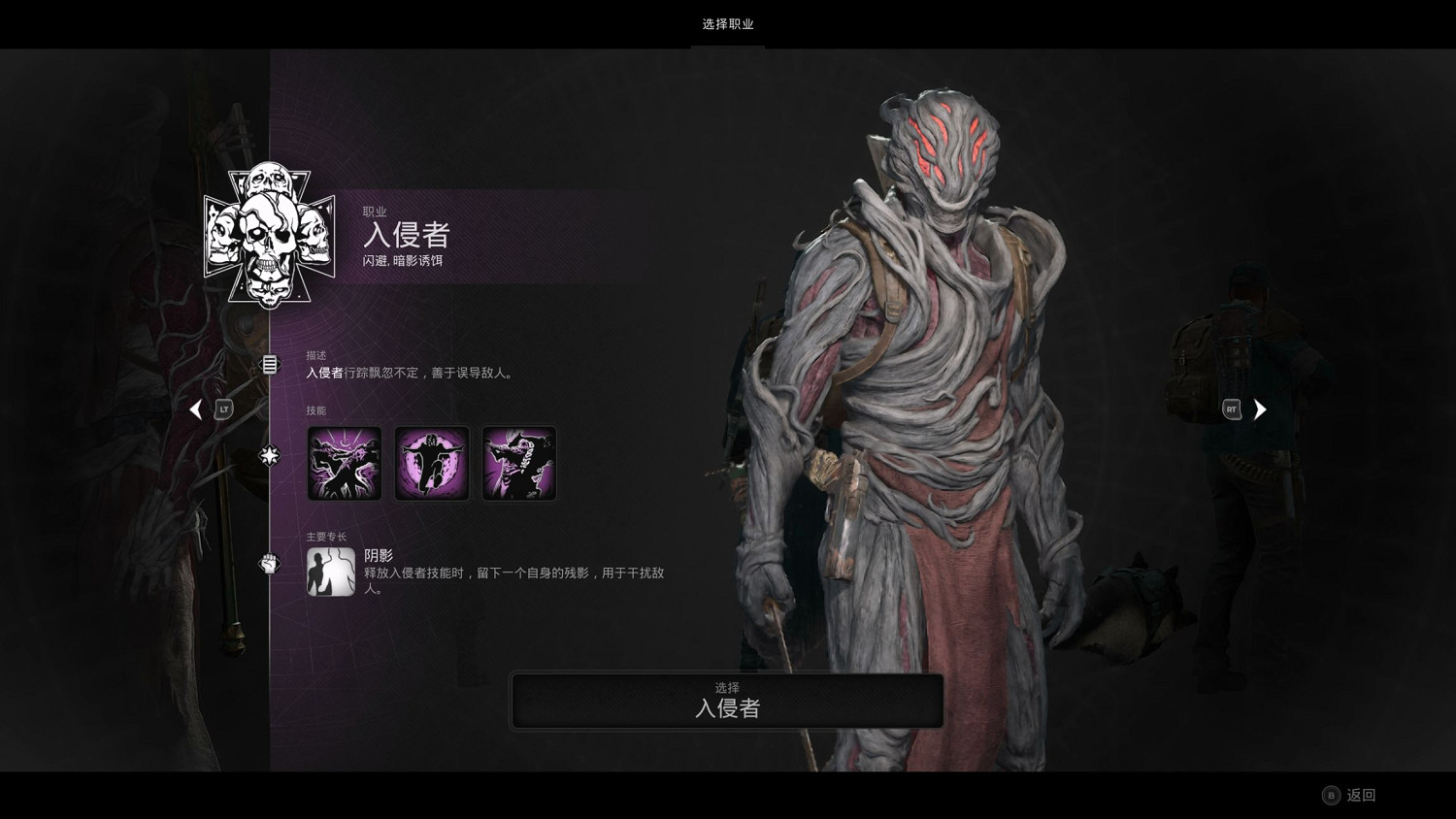Pick the third skill icon with dashing figure
Image resolution: width=1456 pixels, height=819 pixels.
[519, 464]
